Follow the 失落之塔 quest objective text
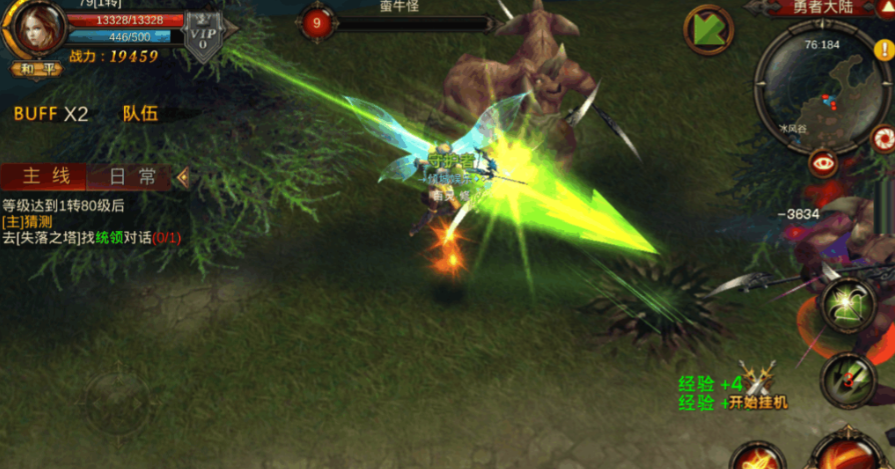 [90, 238]
